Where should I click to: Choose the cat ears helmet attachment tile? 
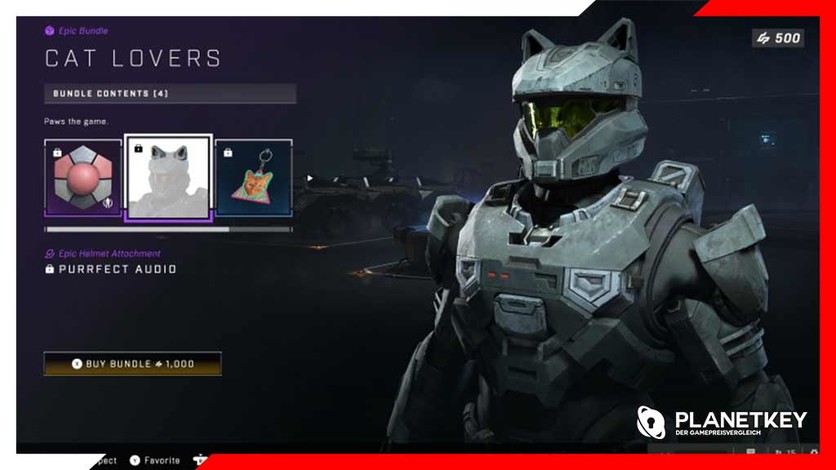pos(168,178)
